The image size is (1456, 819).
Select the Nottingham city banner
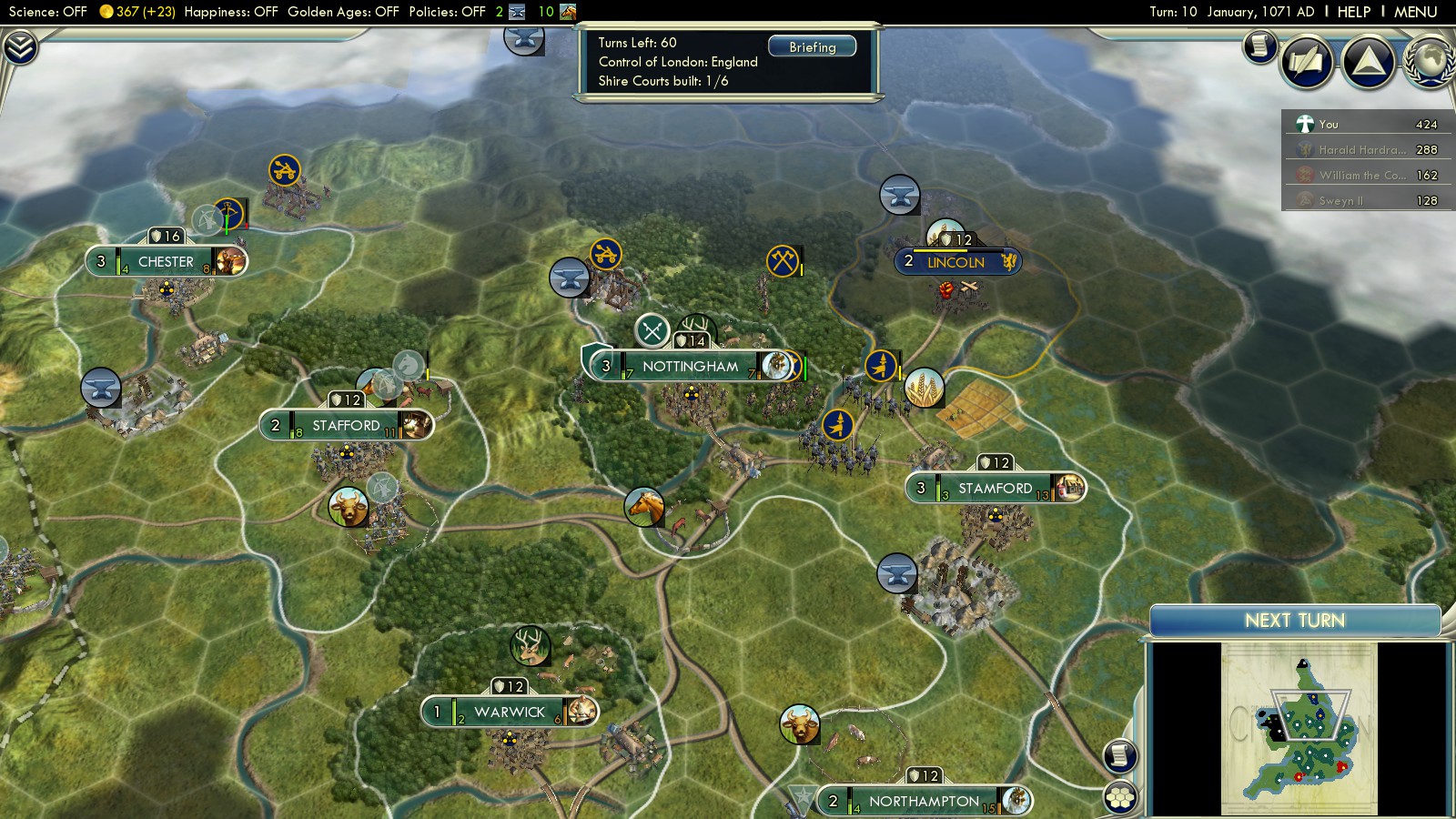[x=690, y=367]
